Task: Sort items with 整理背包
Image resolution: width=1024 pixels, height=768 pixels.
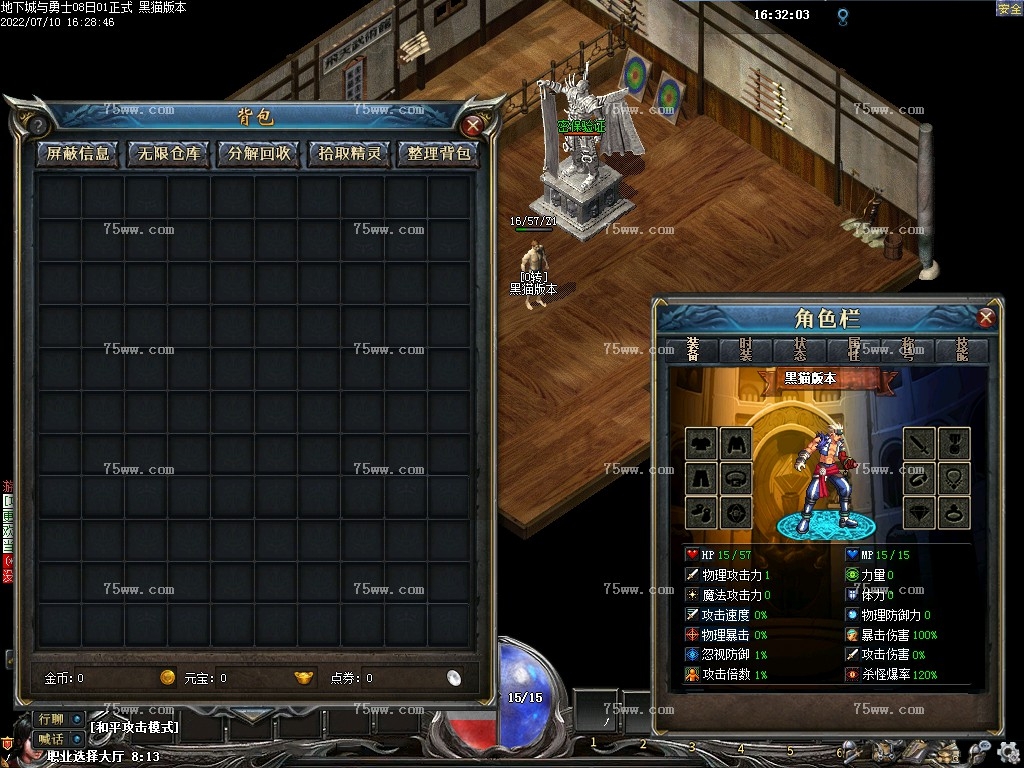Action: pyautogui.click(x=439, y=154)
